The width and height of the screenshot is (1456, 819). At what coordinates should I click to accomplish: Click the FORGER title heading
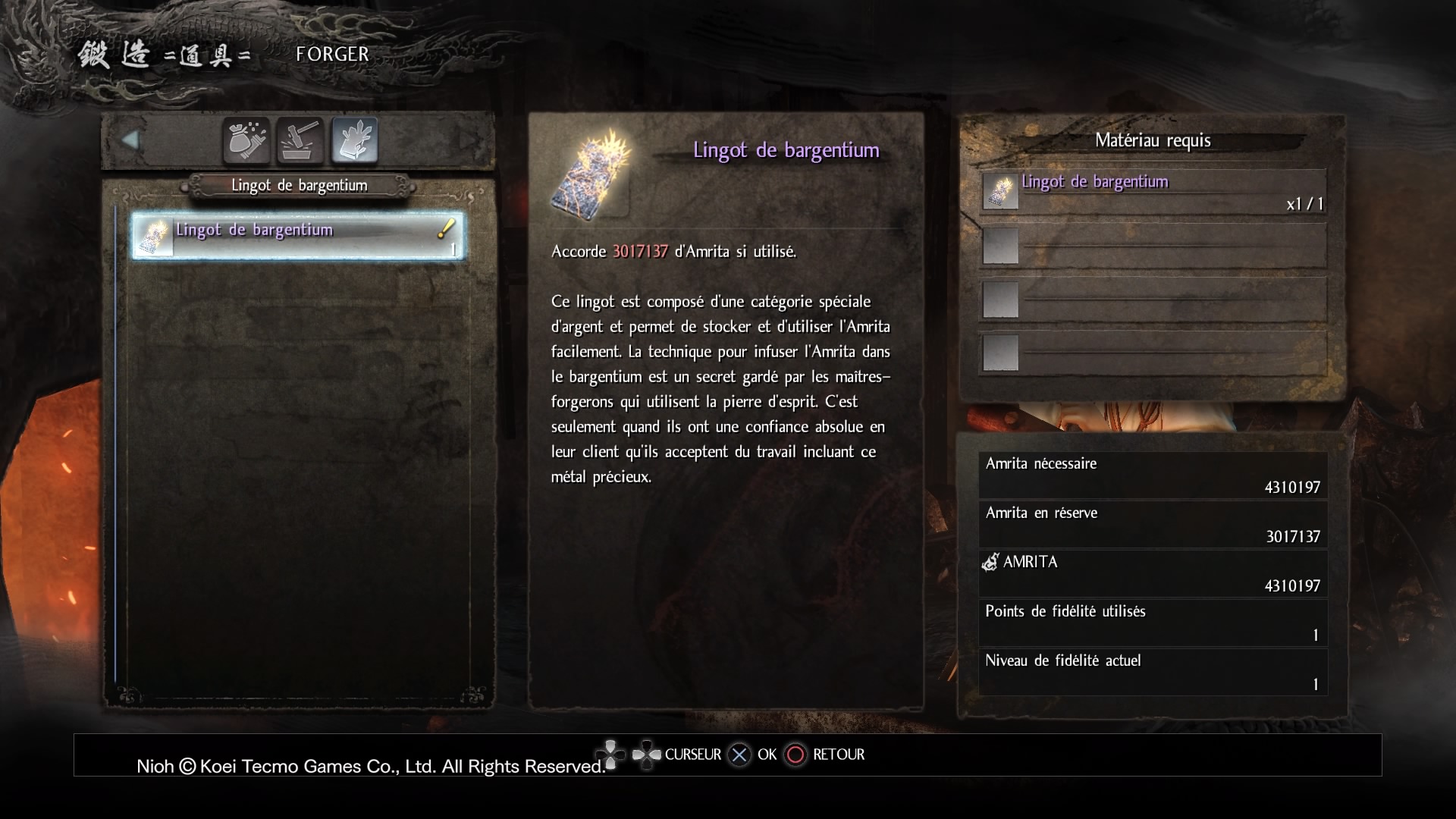333,53
